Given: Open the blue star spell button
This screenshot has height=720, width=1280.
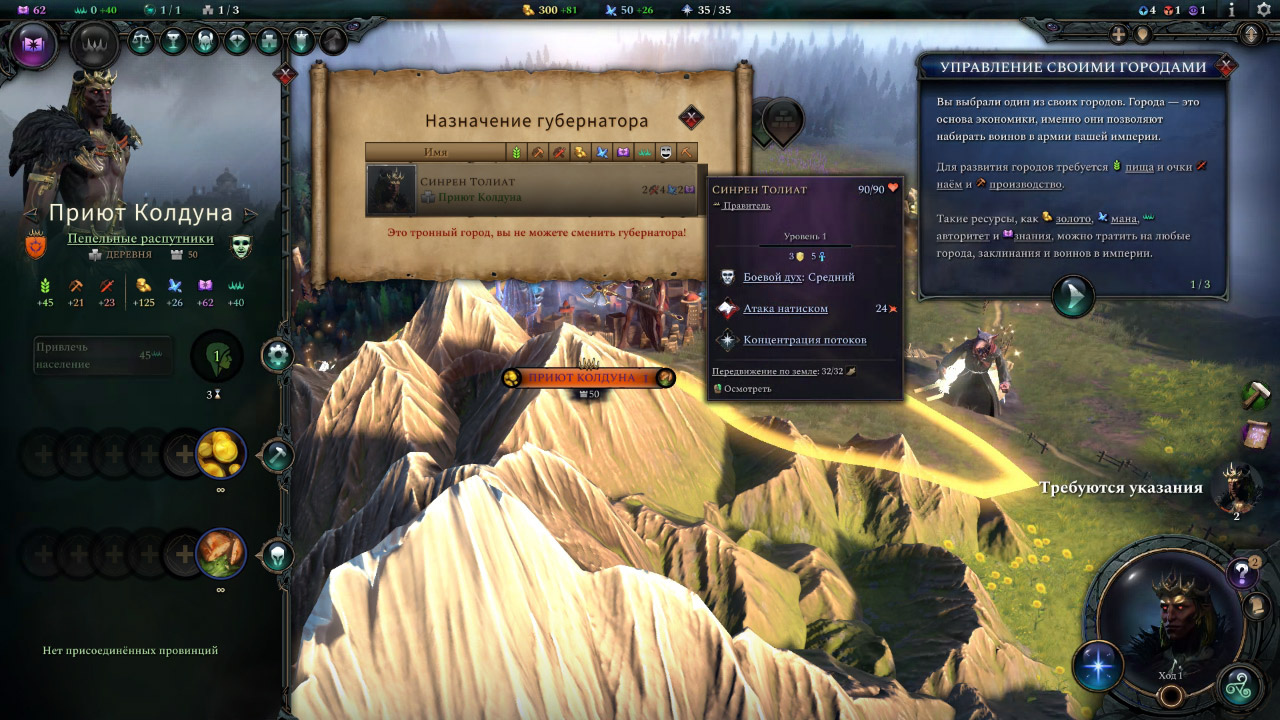Looking at the screenshot, I should pos(1098,667).
